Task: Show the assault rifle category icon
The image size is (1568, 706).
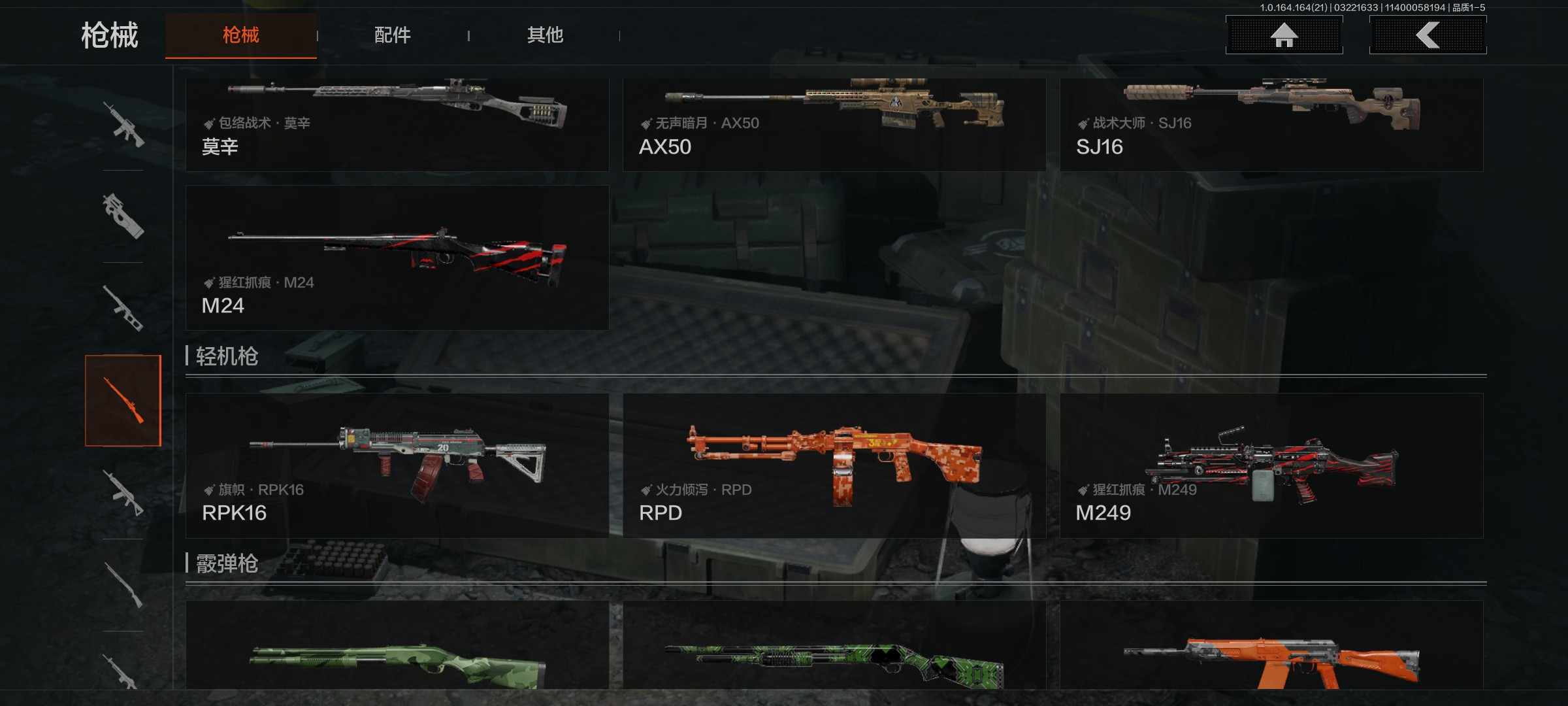Action: (123, 124)
